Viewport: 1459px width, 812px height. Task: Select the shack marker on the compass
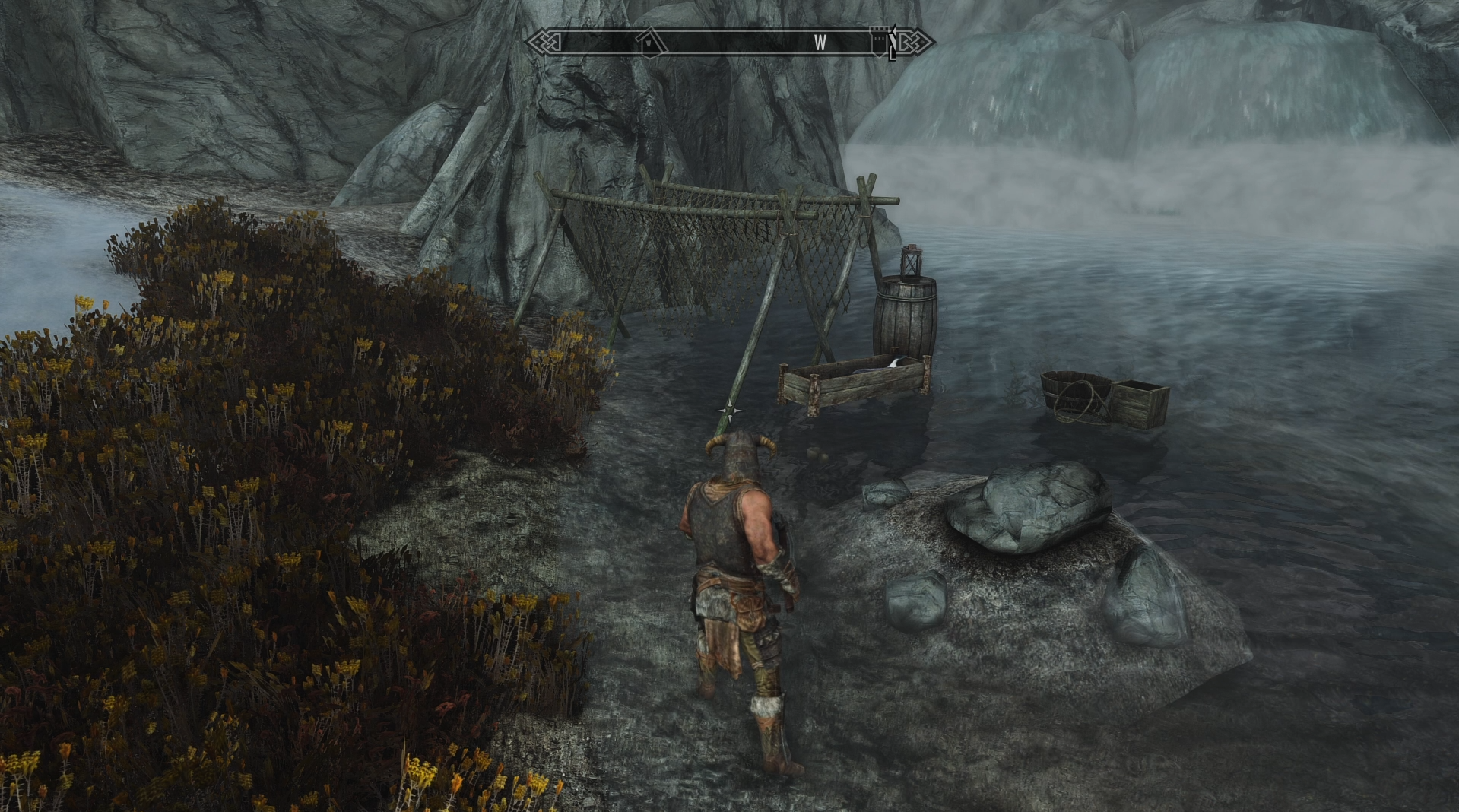click(652, 42)
